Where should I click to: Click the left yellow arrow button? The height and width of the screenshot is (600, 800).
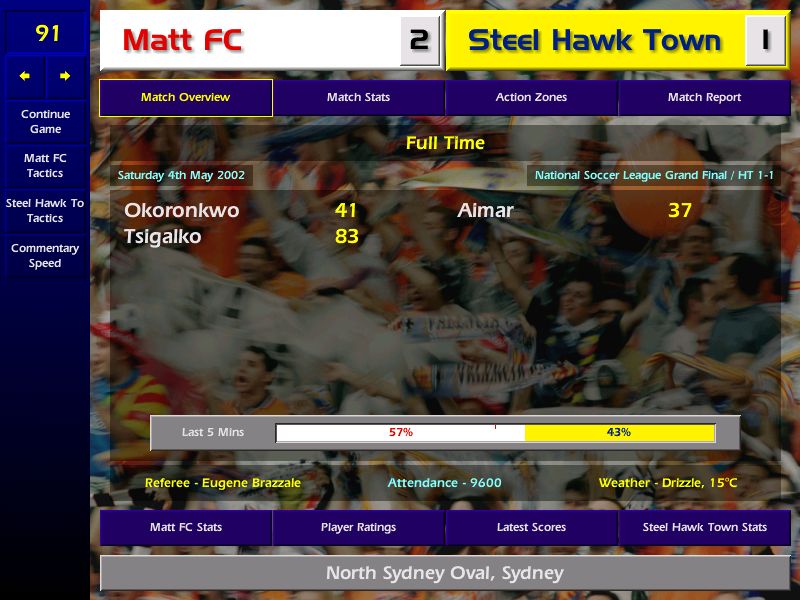coord(25,76)
